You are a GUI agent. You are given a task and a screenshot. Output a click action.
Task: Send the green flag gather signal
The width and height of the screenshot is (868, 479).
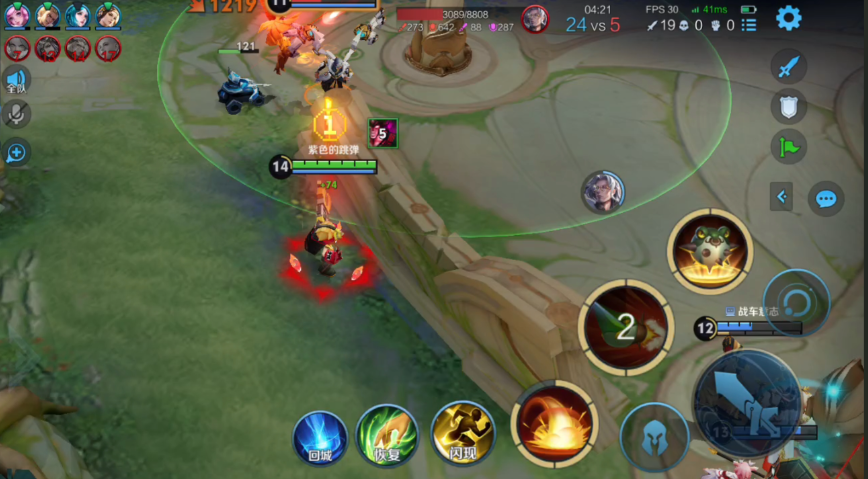point(789,147)
